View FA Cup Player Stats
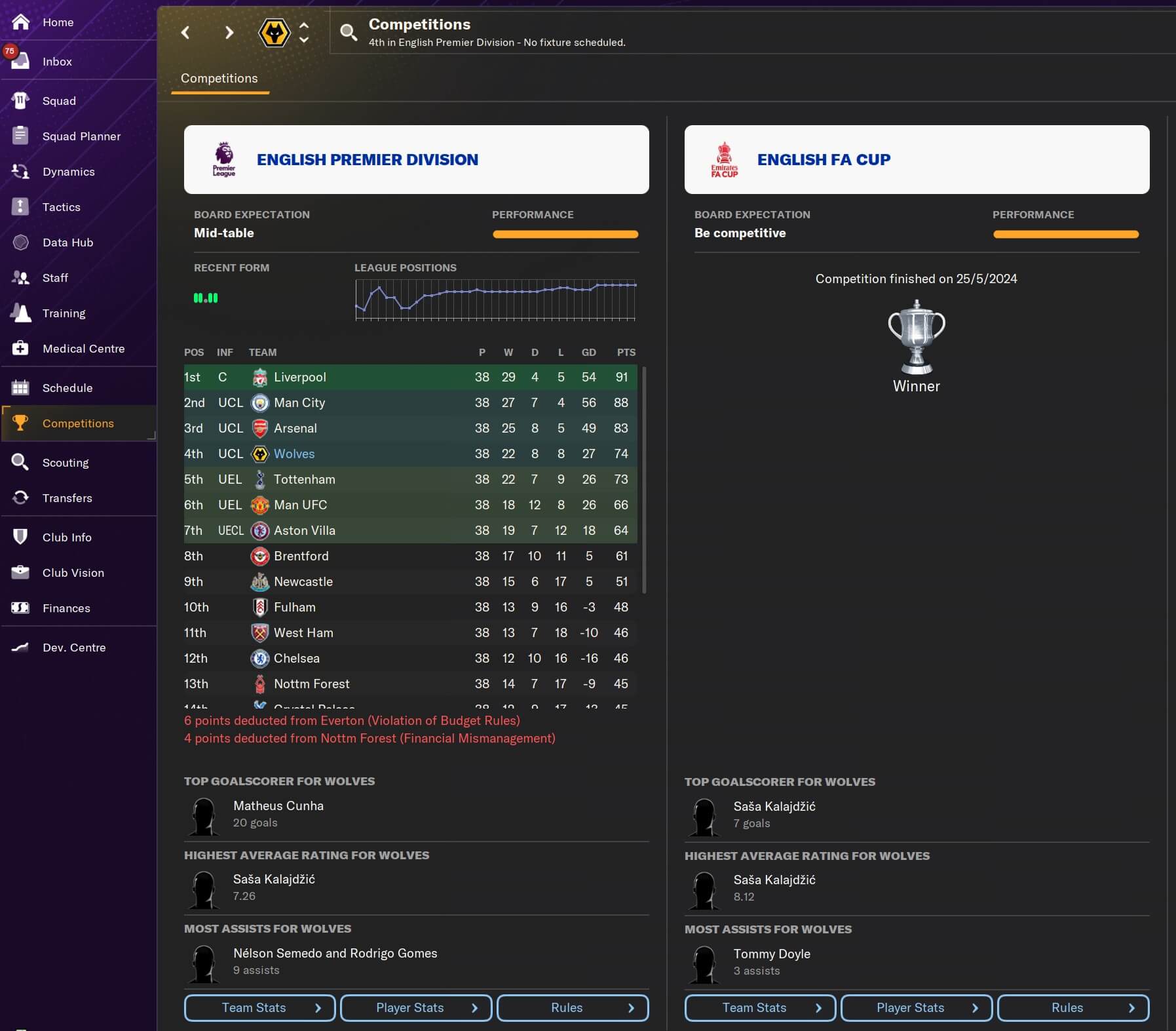 pos(916,1008)
